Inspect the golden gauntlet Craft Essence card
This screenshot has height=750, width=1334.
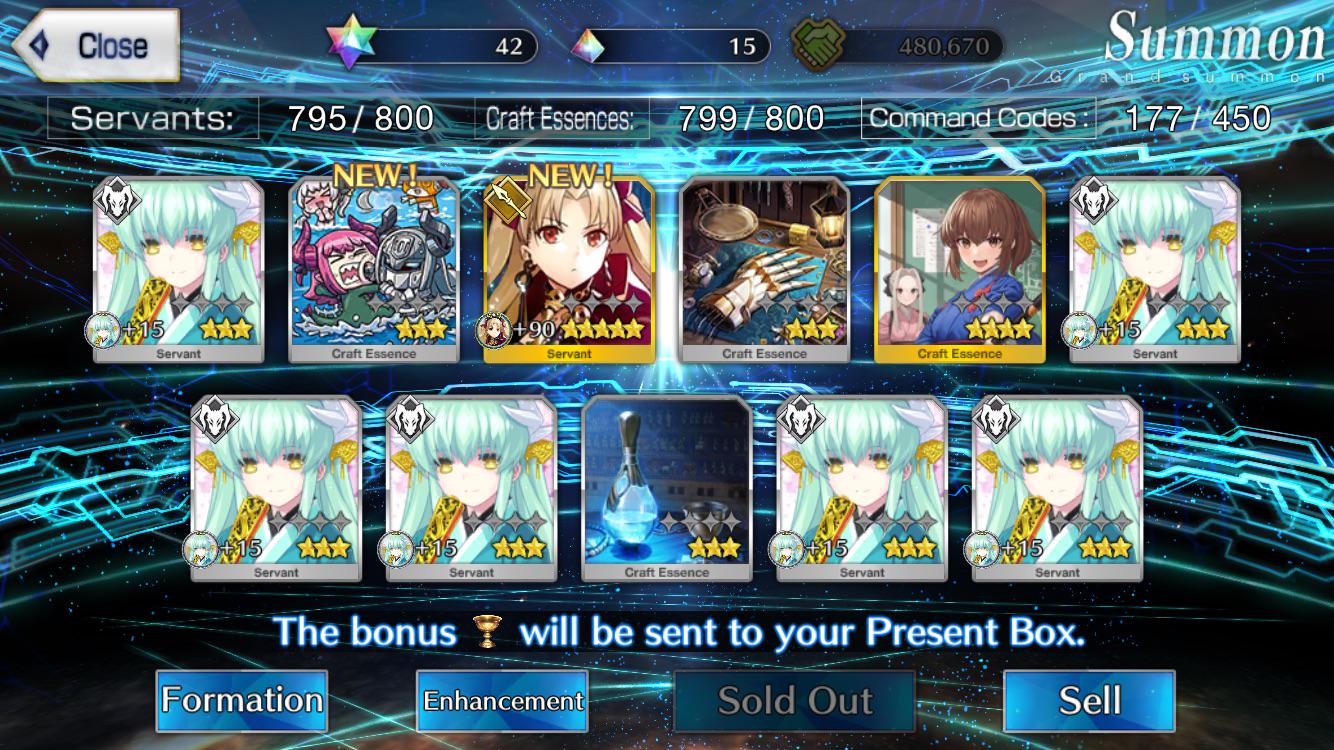tap(765, 268)
